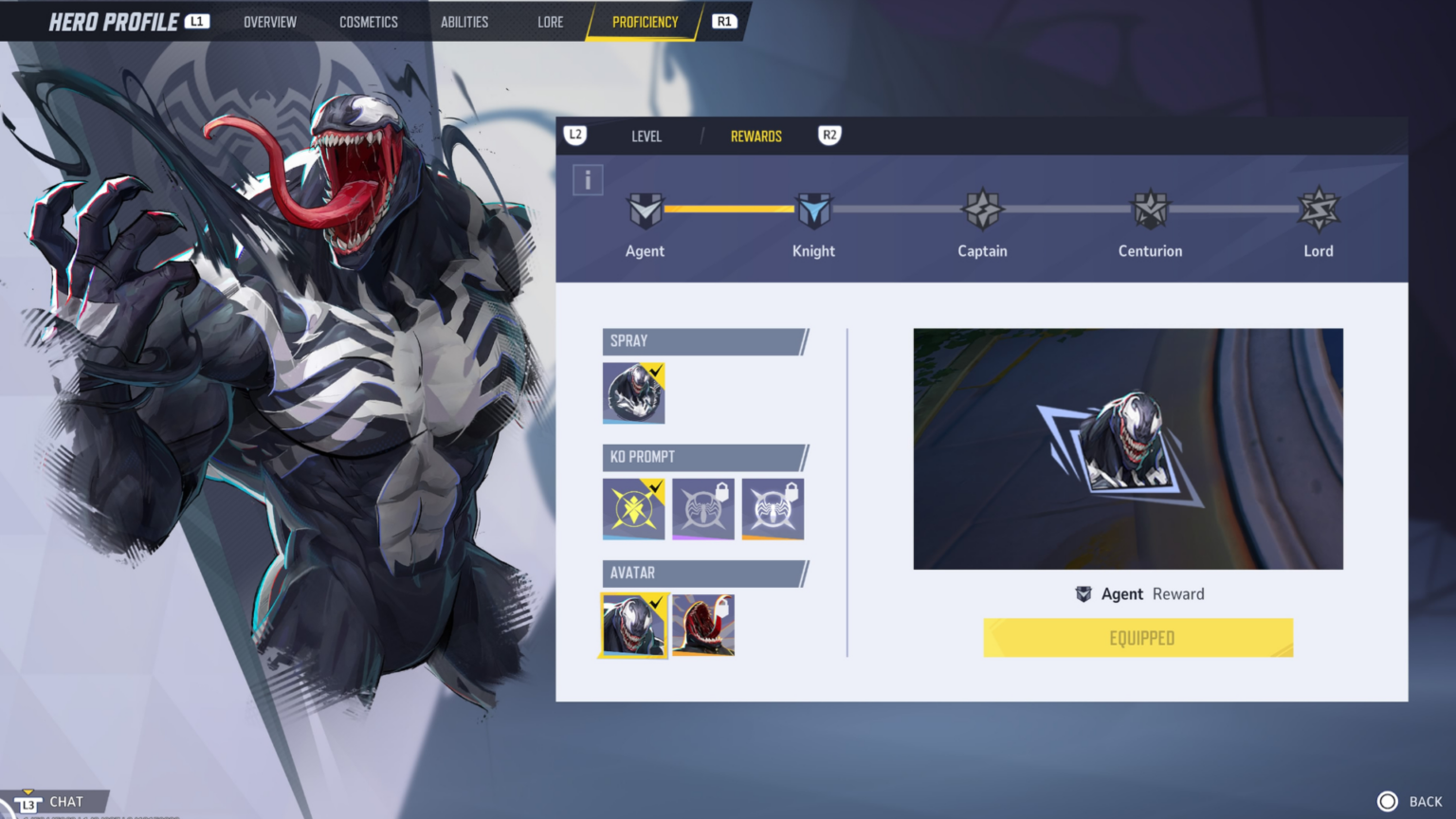Select the Proficiency tab
The width and height of the screenshot is (1456, 819).
645,22
